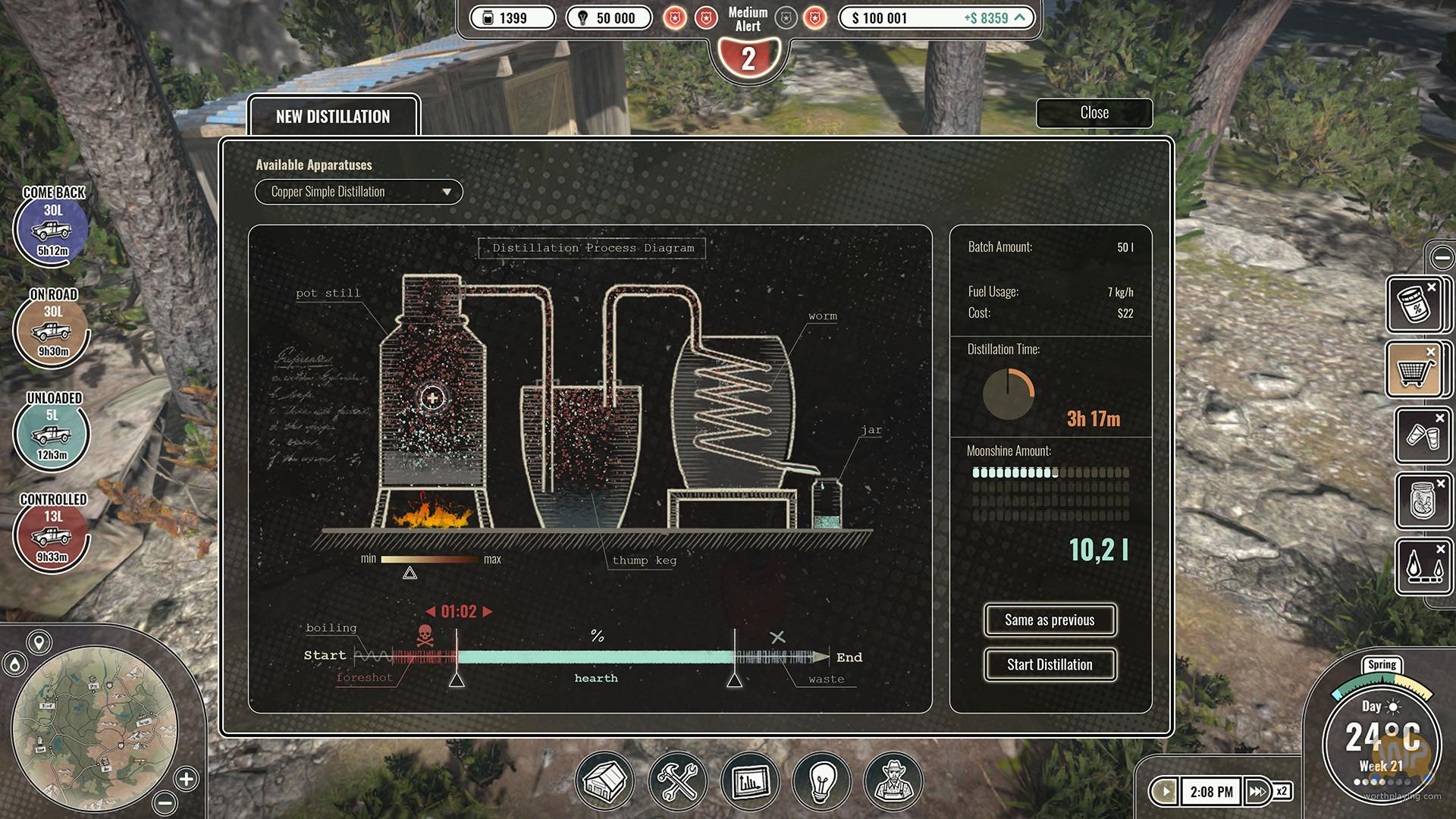
Task: Start Distillation with current settings
Action: (1050, 665)
